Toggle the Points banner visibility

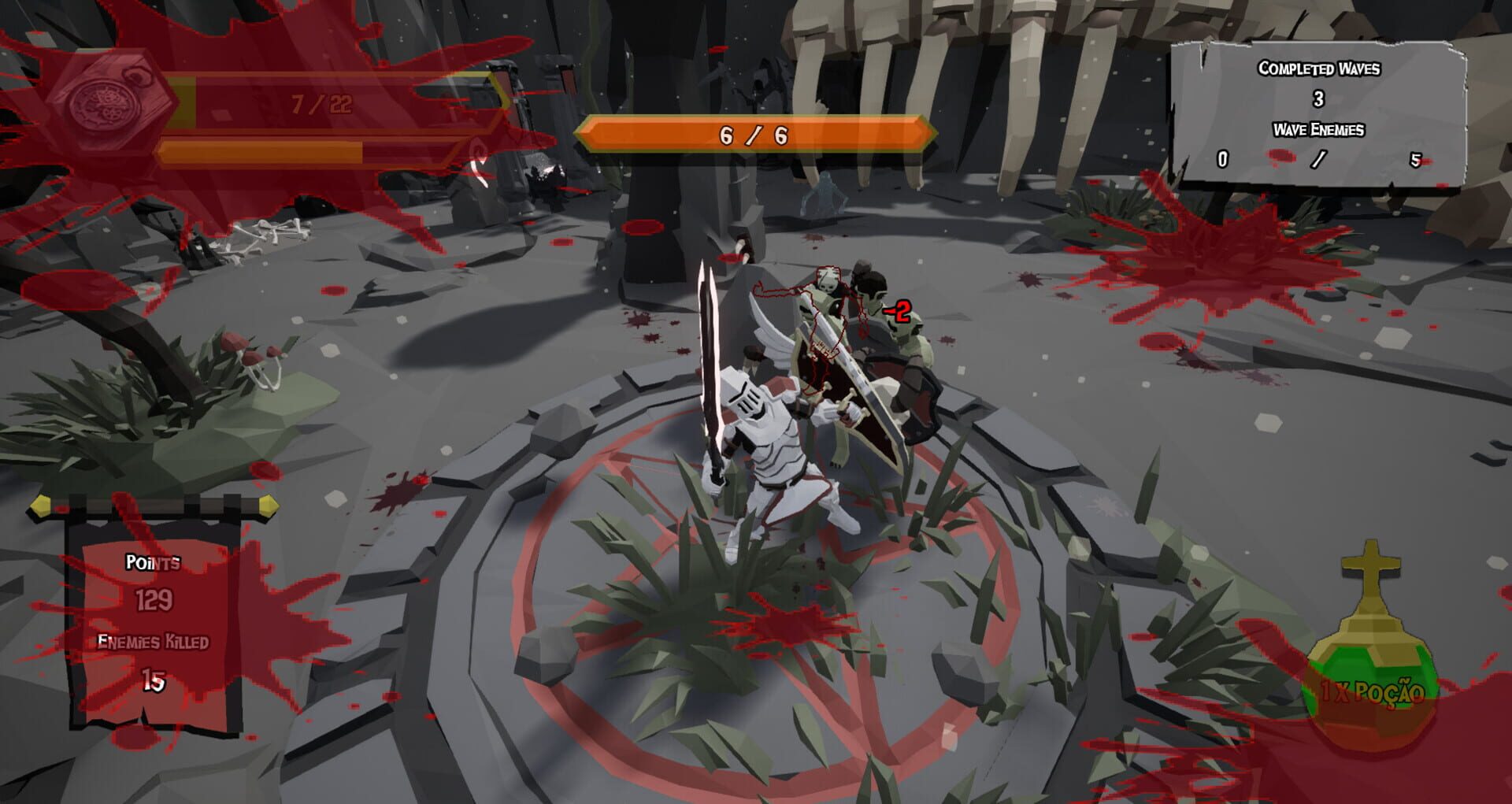click(x=154, y=622)
